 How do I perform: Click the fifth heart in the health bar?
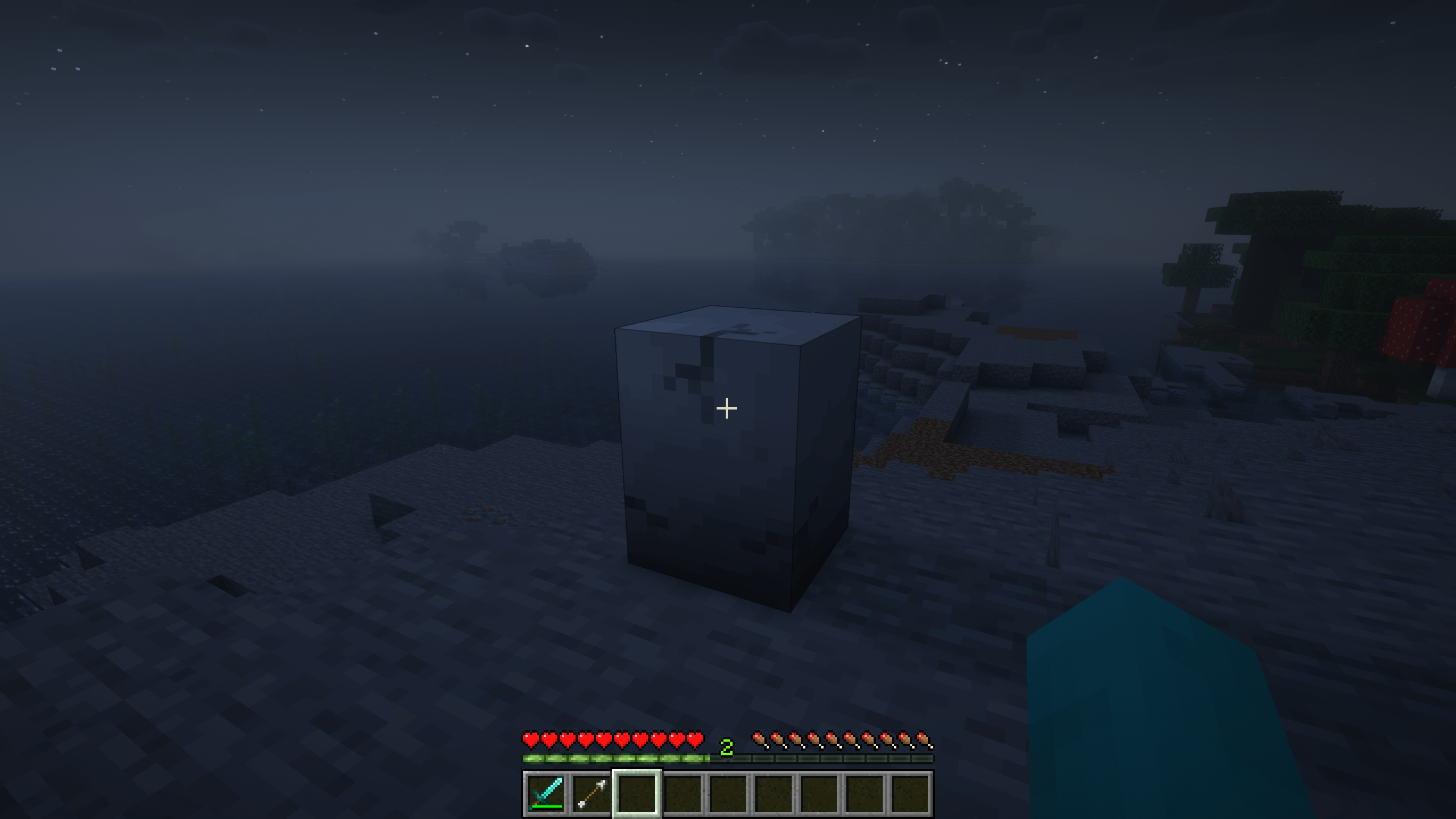[x=603, y=739]
